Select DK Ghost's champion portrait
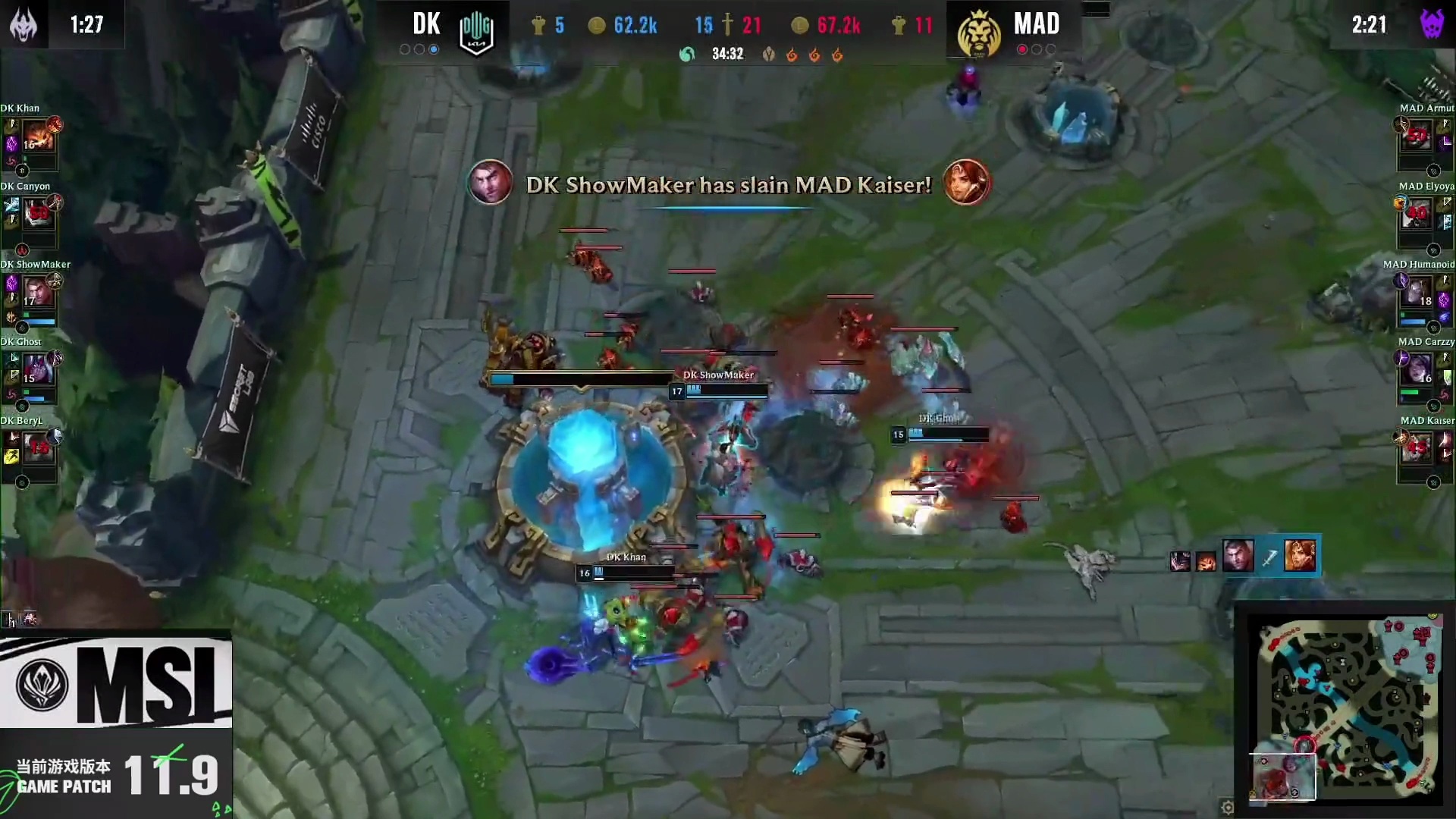Image resolution: width=1456 pixels, height=819 pixels. 38,371
